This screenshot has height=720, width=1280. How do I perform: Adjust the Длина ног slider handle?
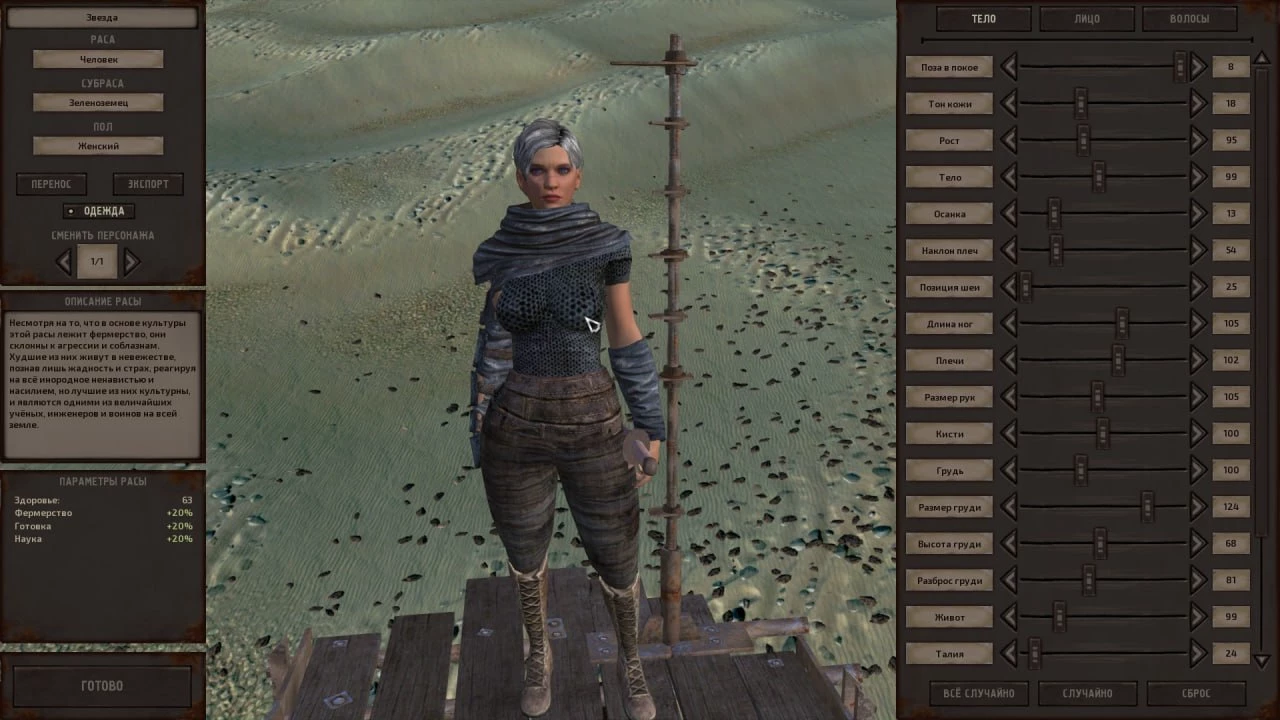1122,323
